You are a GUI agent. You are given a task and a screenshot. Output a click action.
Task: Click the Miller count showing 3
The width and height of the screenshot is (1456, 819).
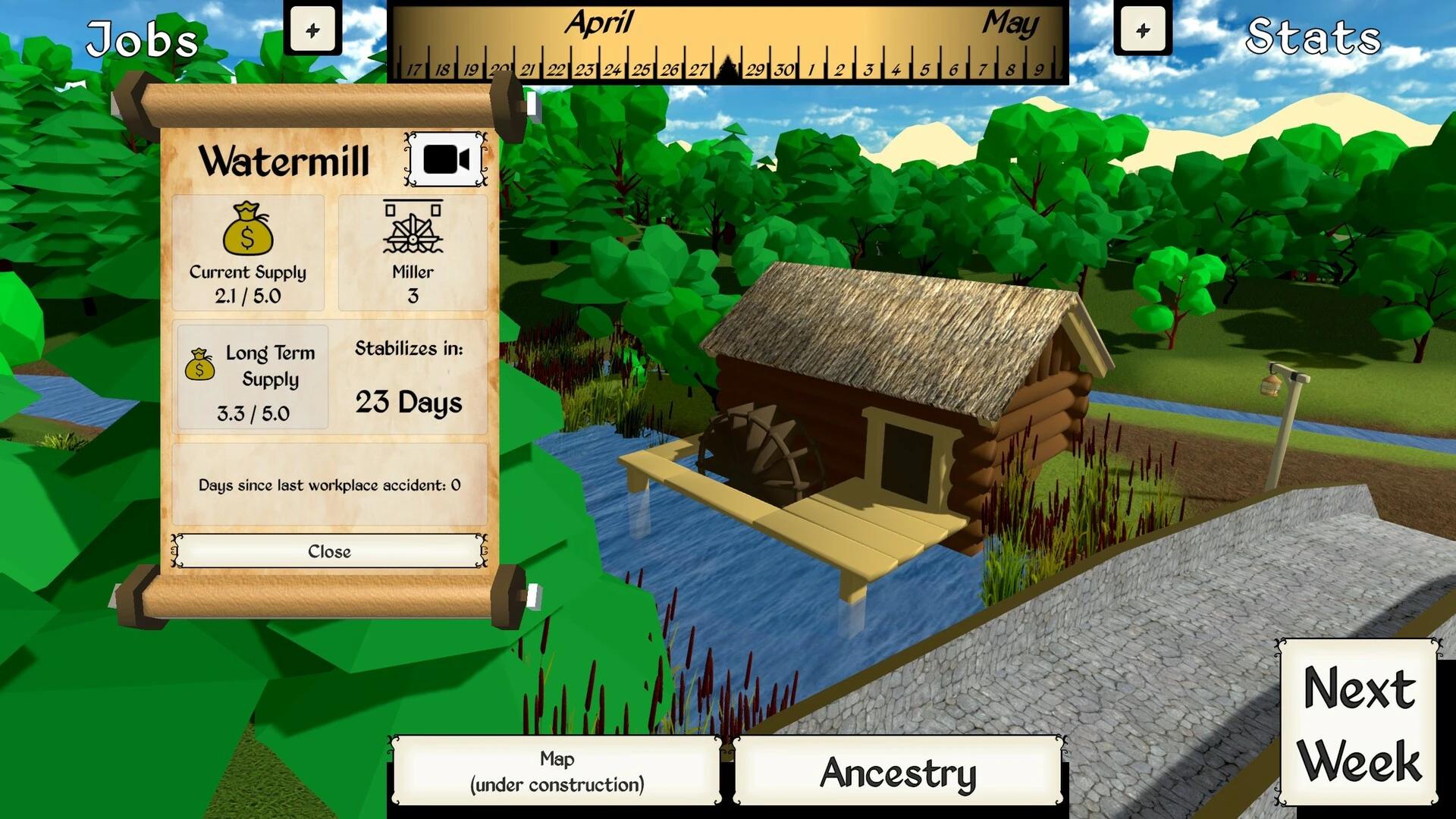pyautogui.click(x=414, y=295)
